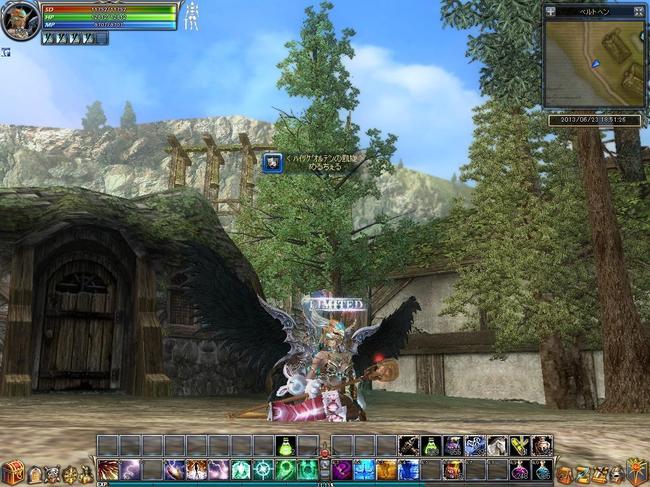This screenshot has width=650, height=487.
Task: Open the treasure chest menu
Action: [13, 471]
